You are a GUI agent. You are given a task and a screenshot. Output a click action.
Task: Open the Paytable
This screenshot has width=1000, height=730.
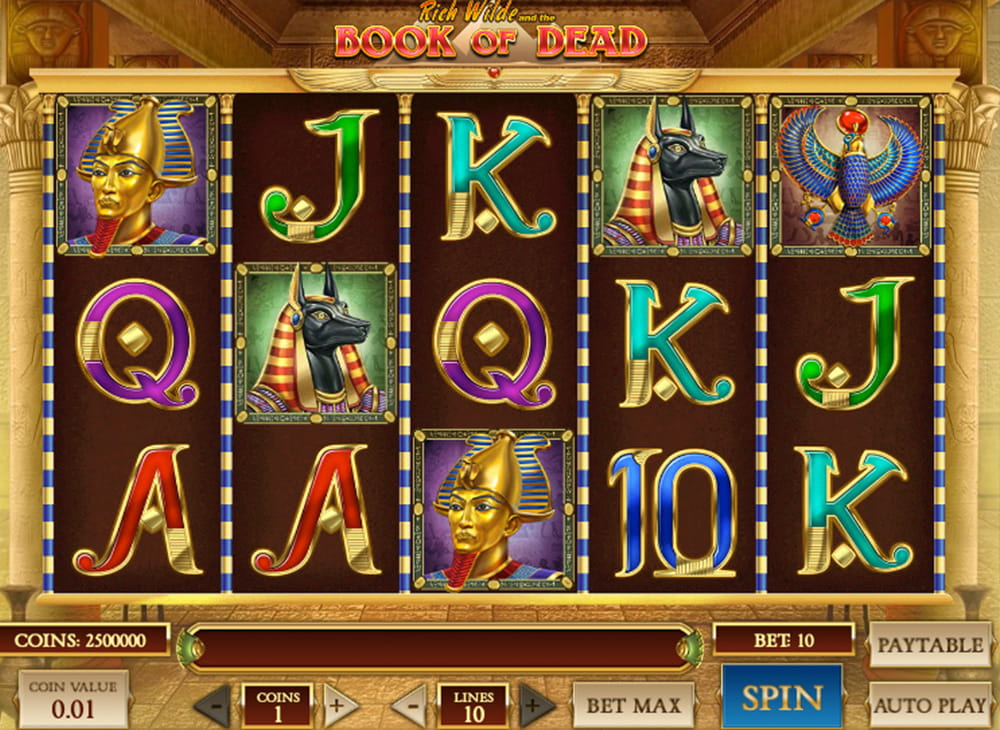[930, 645]
